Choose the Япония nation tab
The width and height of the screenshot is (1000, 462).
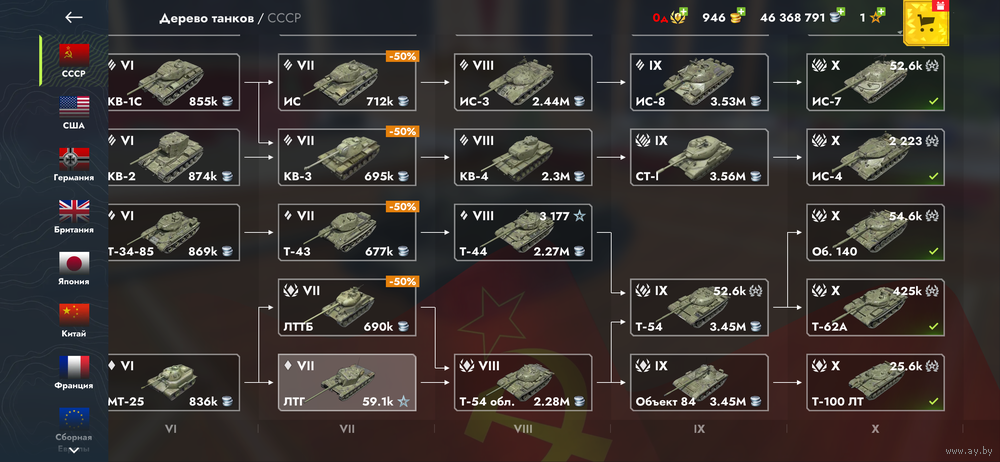(x=74, y=267)
